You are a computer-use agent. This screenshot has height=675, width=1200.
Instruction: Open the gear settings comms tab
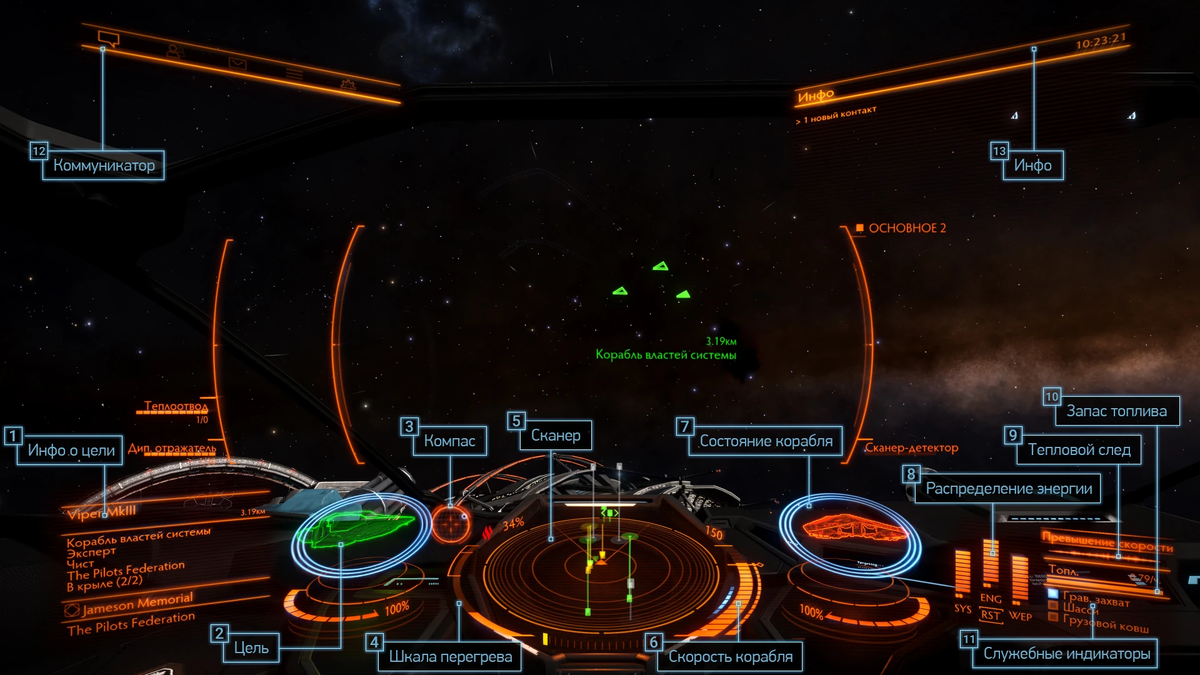point(347,84)
